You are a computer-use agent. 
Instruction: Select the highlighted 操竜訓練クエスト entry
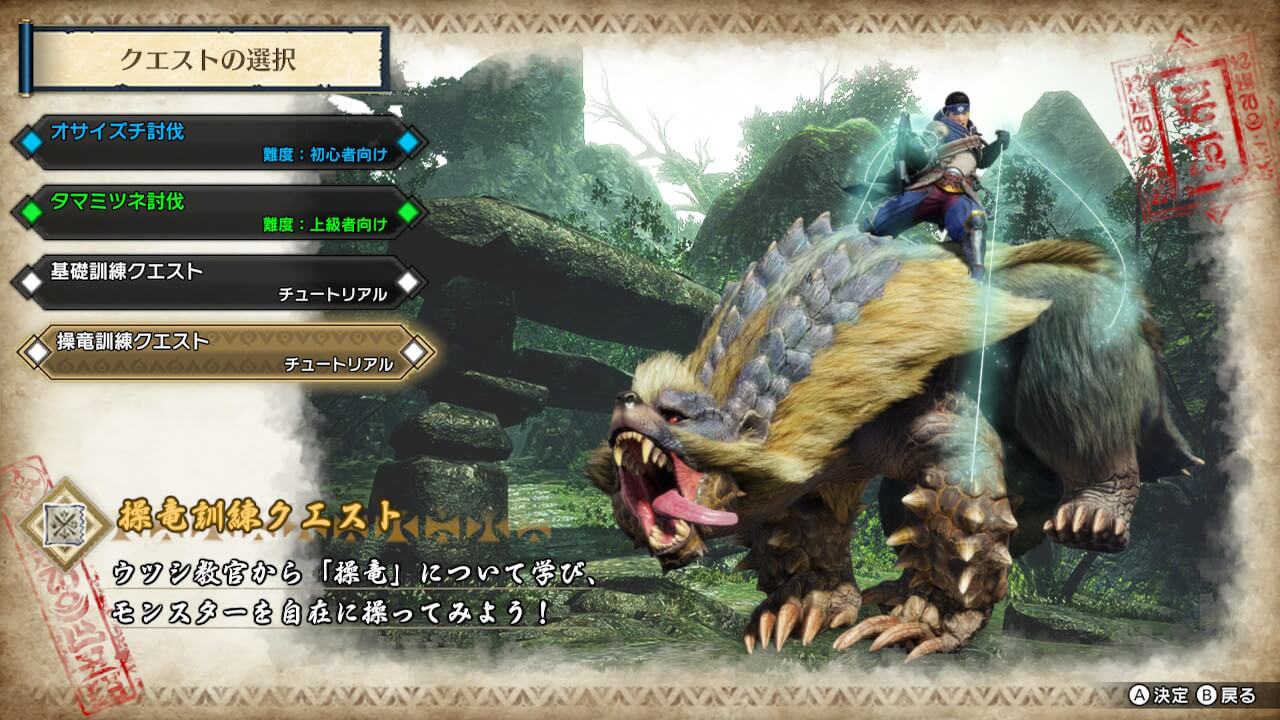pyautogui.click(x=225, y=352)
